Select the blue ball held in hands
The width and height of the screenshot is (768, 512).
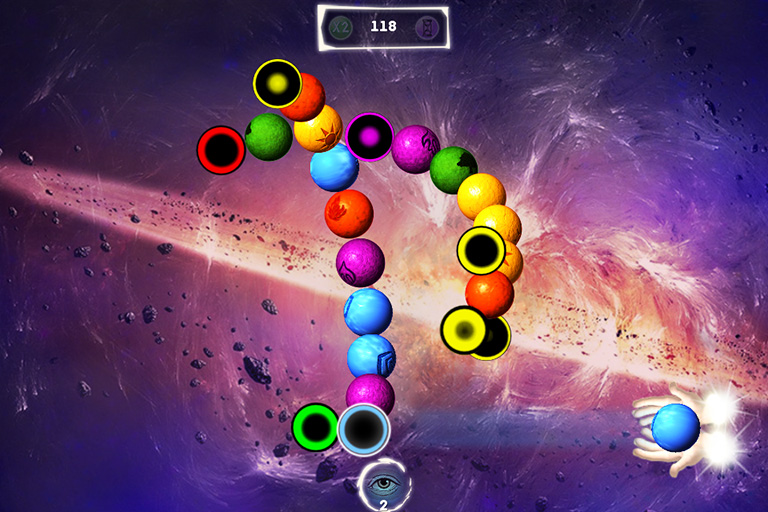(x=675, y=427)
